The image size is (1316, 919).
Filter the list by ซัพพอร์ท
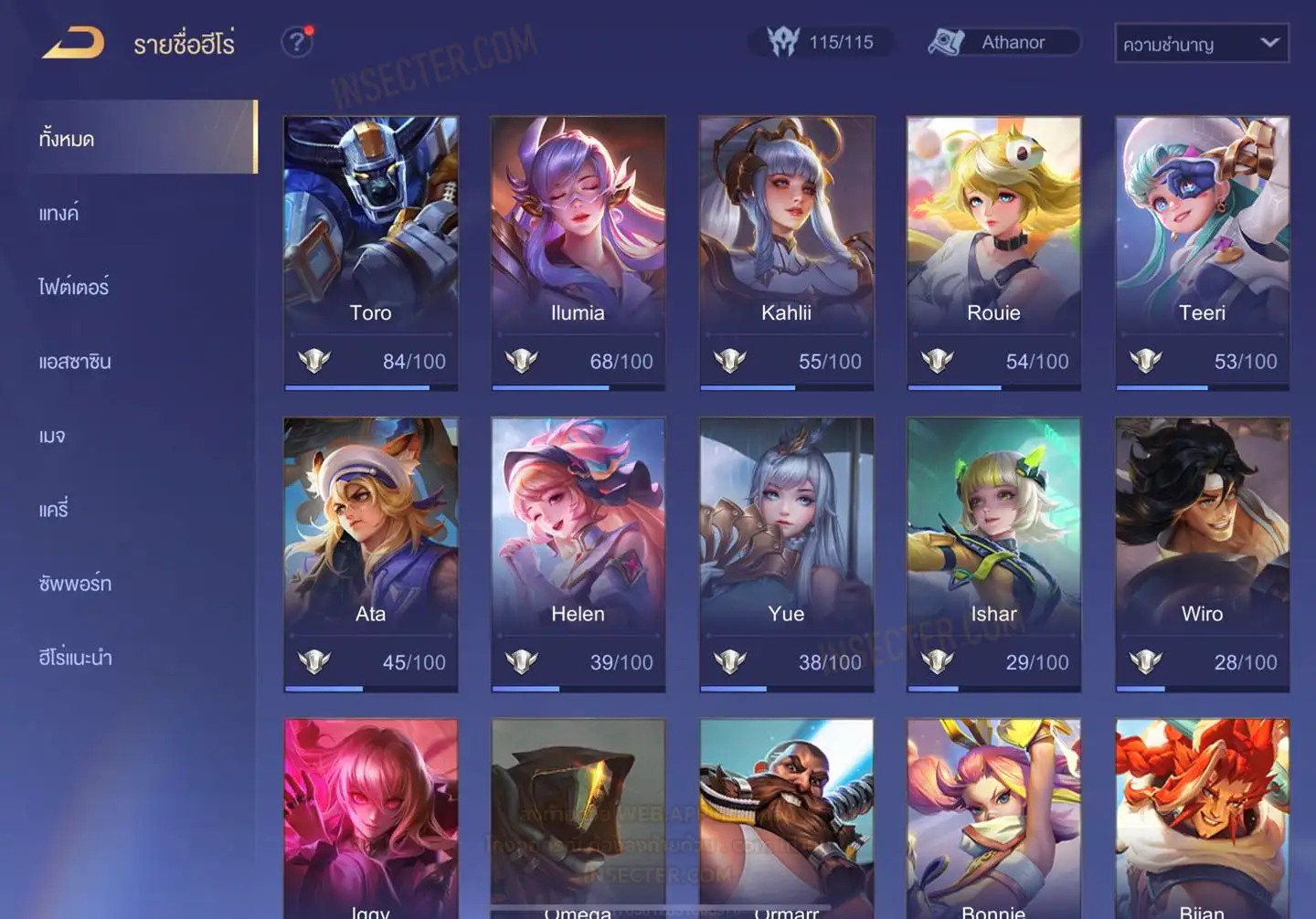coord(75,583)
